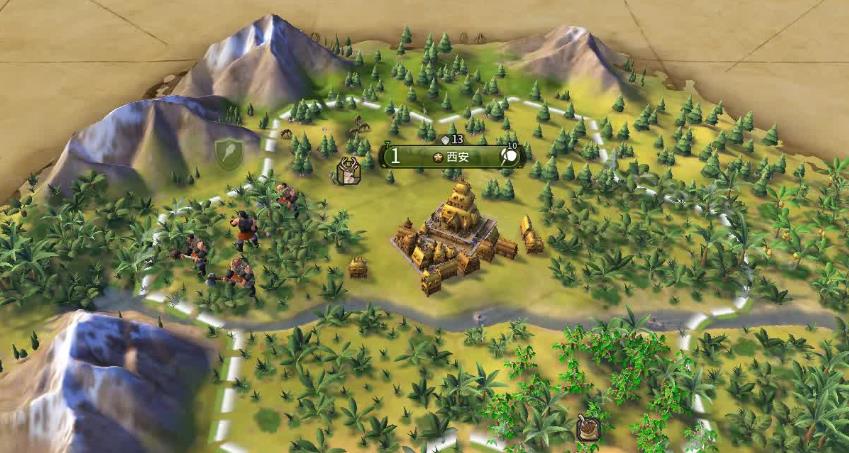Click the mortar and pestle resource icon

tap(588, 430)
